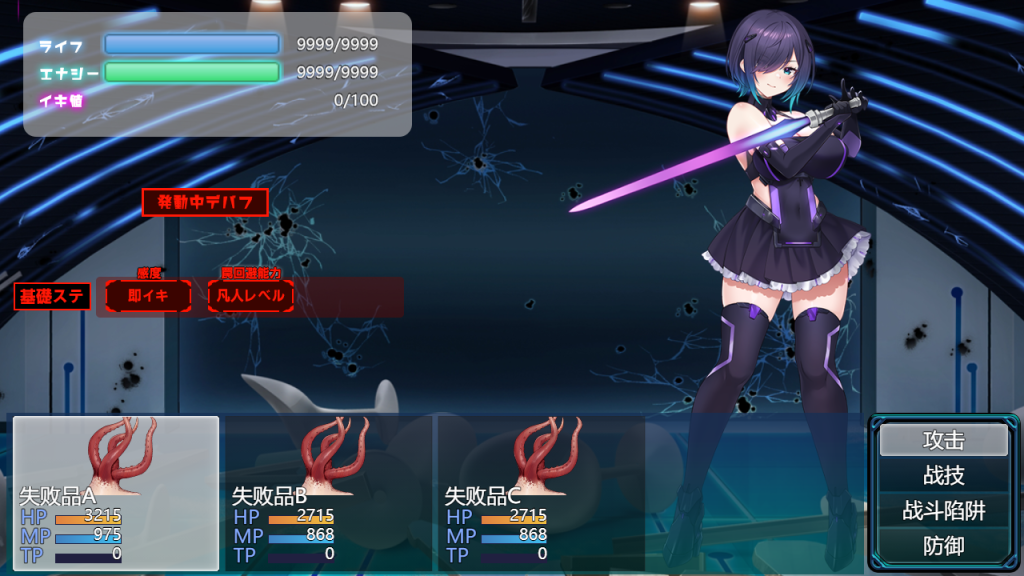Select party member 失败品A panel
The image size is (1024, 576).
tap(116, 493)
